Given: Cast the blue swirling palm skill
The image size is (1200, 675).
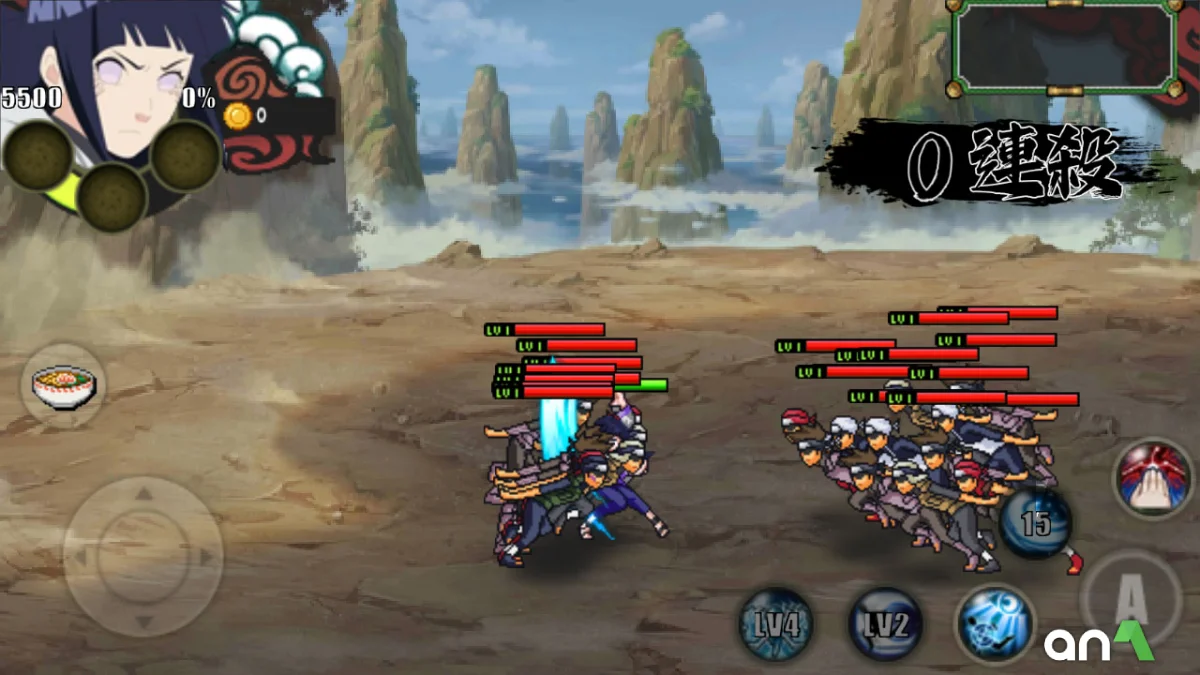Looking at the screenshot, I should tap(994, 624).
